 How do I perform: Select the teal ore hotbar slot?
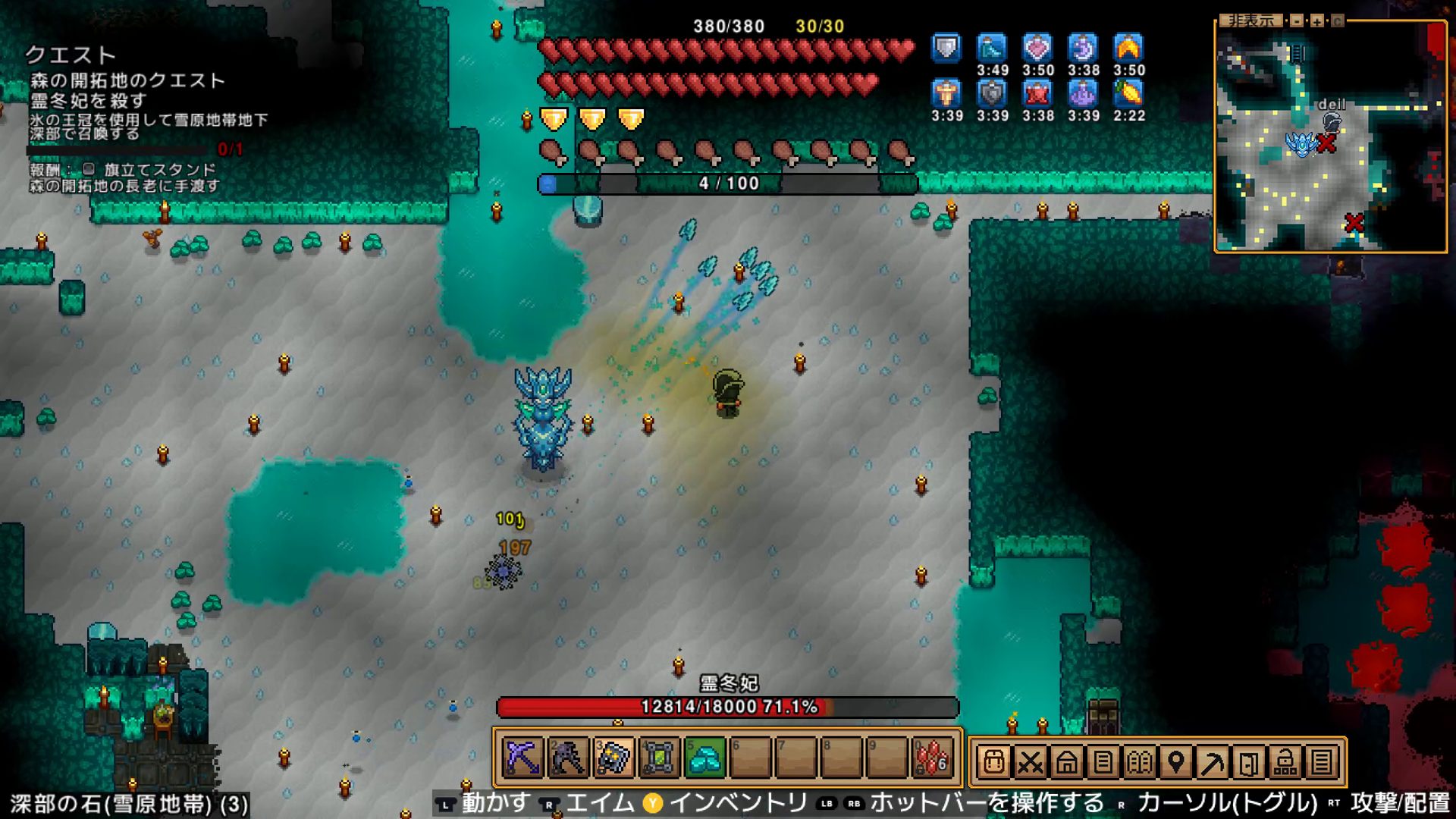704,758
